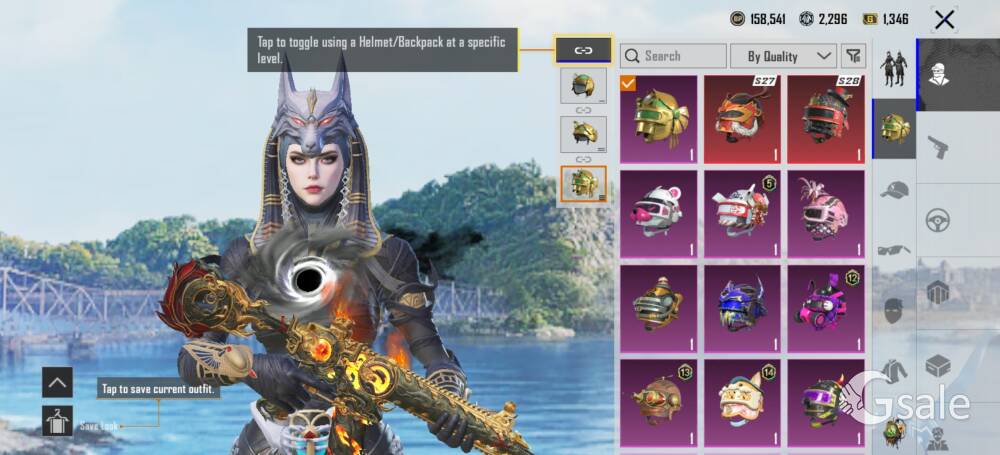
Task: Toggle the helmet level link button
Action: [583, 50]
